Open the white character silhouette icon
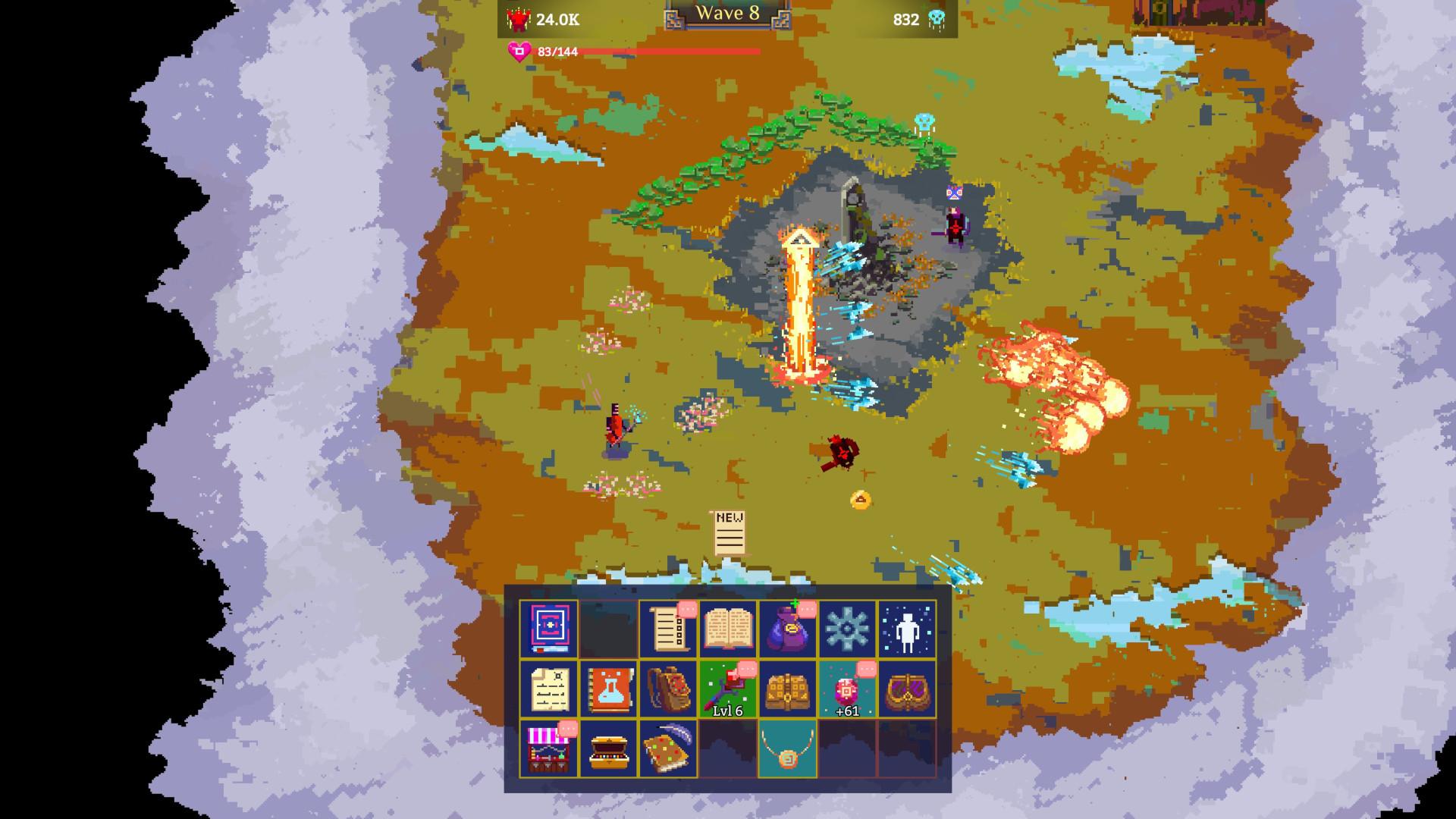 pos(907,629)
